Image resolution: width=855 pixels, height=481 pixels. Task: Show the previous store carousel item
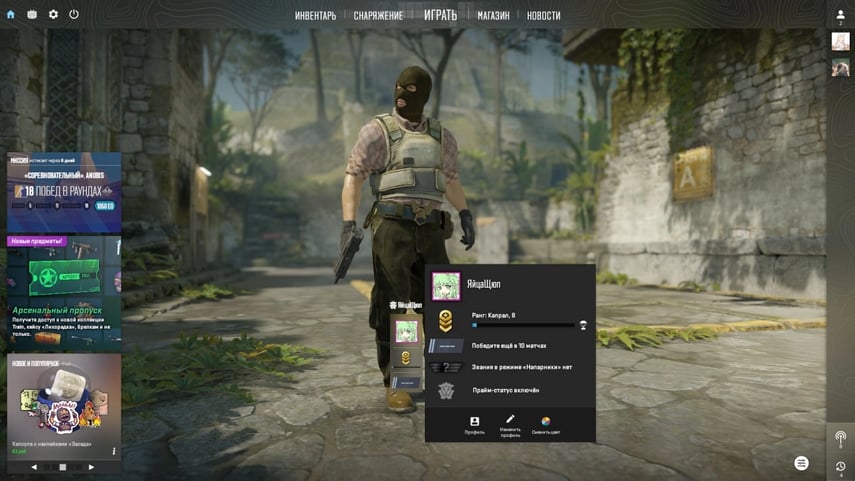pyautogui.click(x=34, y=467)
